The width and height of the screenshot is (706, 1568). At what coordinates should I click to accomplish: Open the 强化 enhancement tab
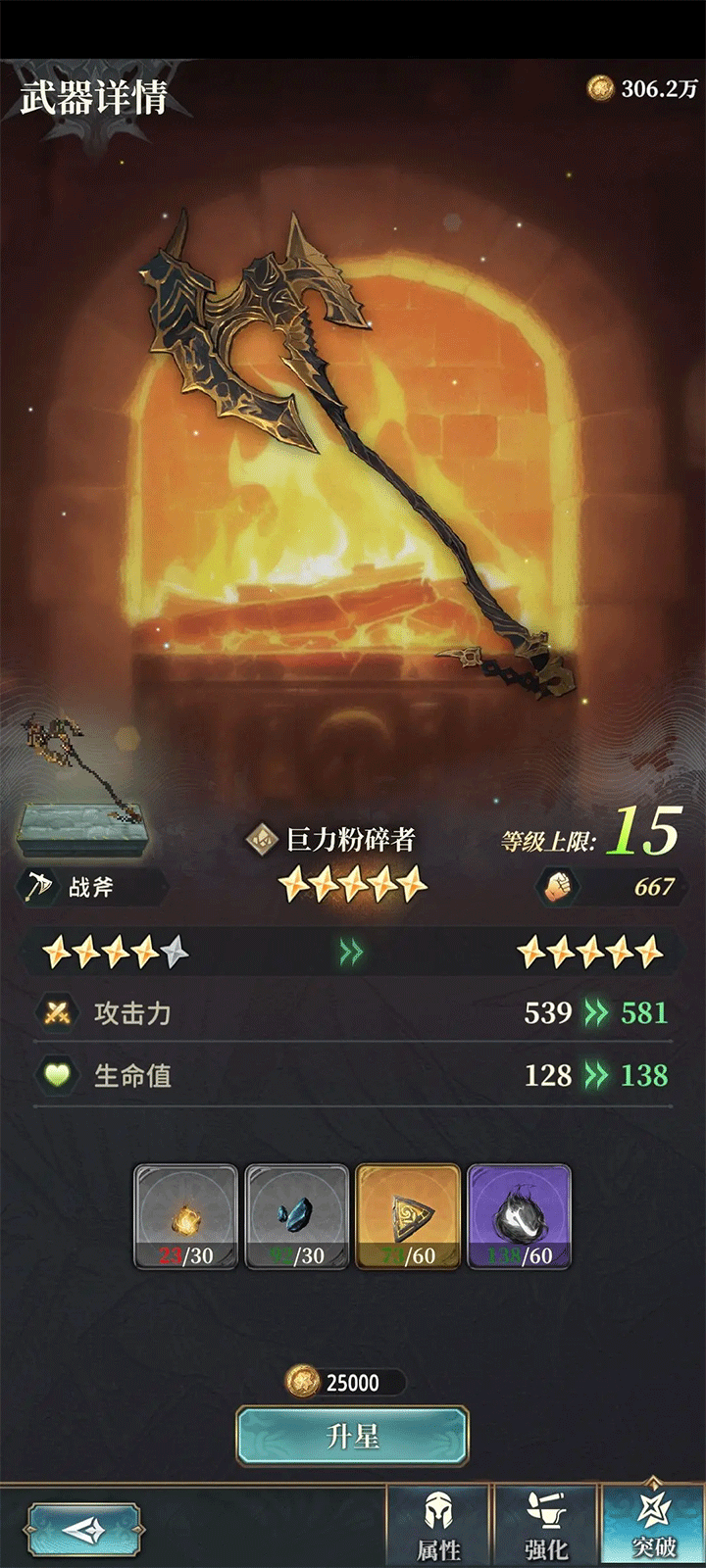[546, 1525]
